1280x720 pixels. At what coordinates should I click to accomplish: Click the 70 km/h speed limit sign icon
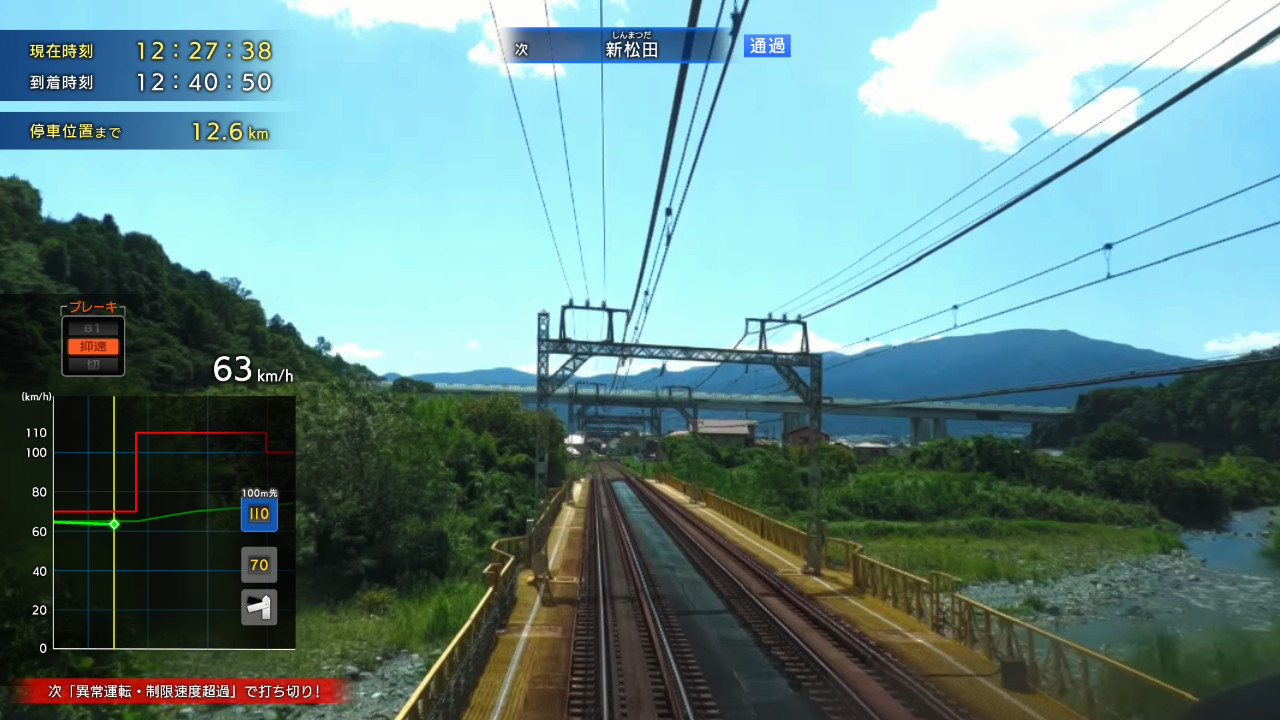pyautogui.click(x=259, y=564)
